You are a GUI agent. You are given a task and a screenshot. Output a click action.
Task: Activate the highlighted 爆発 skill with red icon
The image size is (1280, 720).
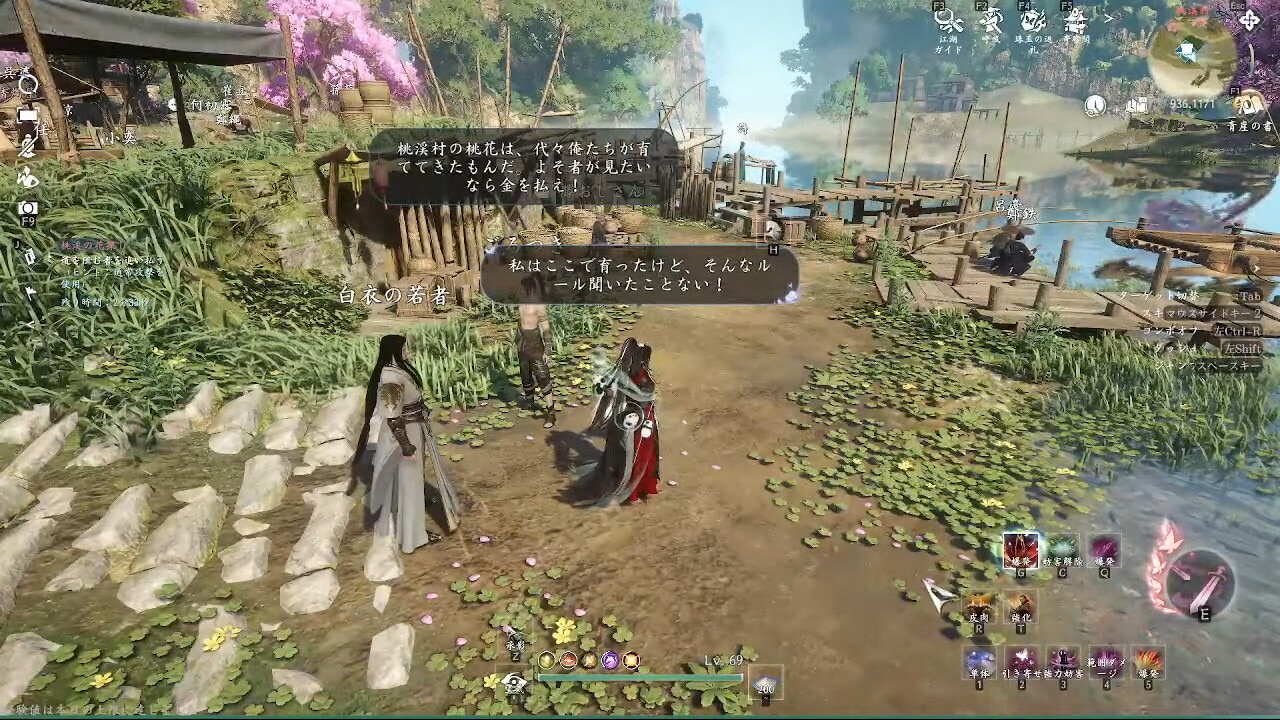[x=1020, y=549]
